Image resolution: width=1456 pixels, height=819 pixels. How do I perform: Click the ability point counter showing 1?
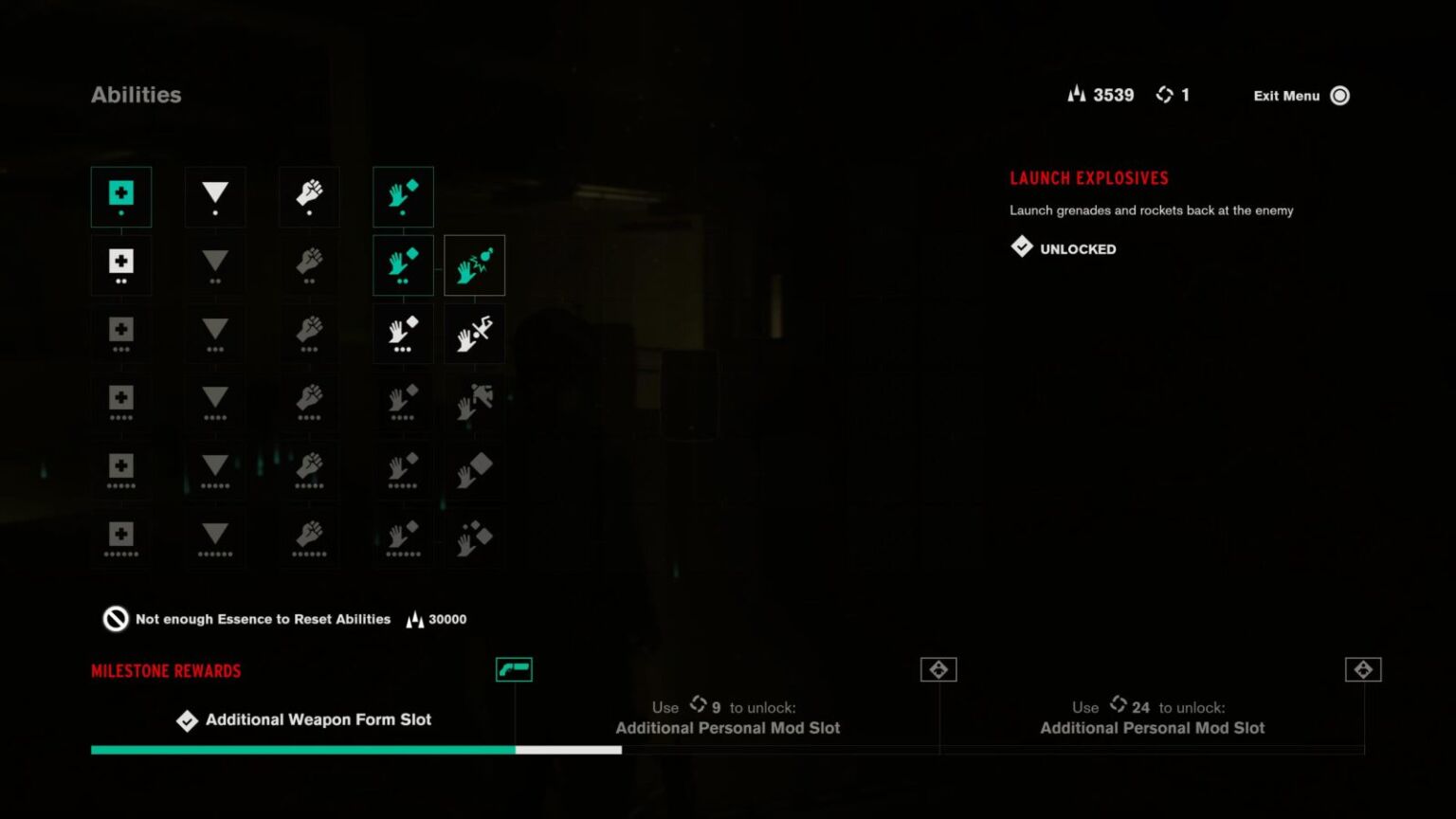coord(1174,95)
